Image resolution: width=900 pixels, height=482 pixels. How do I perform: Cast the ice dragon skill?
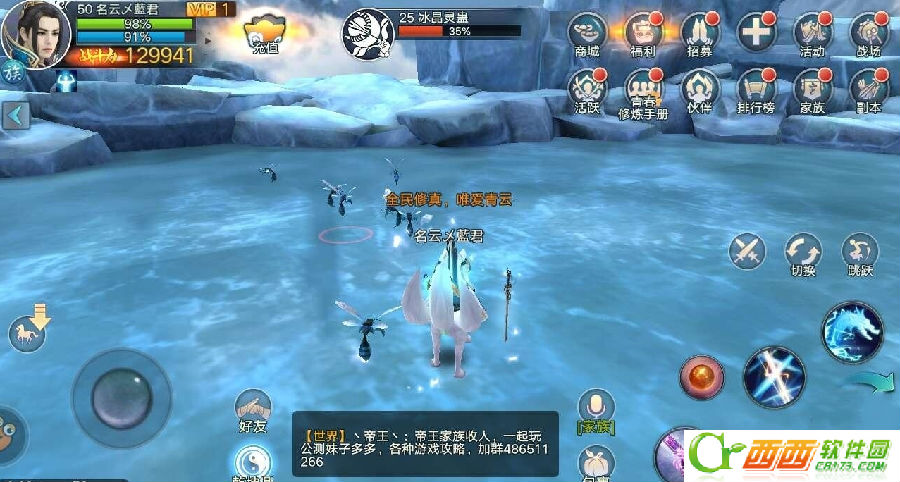pyautogui.click(x=852, y=331)
